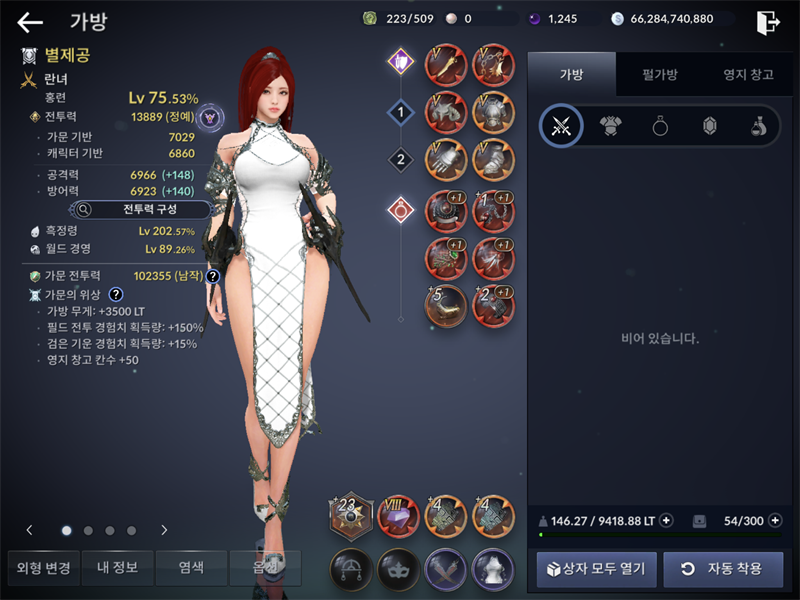The height and width of the screenshot is (600, 800).
Task: Expand bag weight with plus button
Action: [x=666, y=521]
